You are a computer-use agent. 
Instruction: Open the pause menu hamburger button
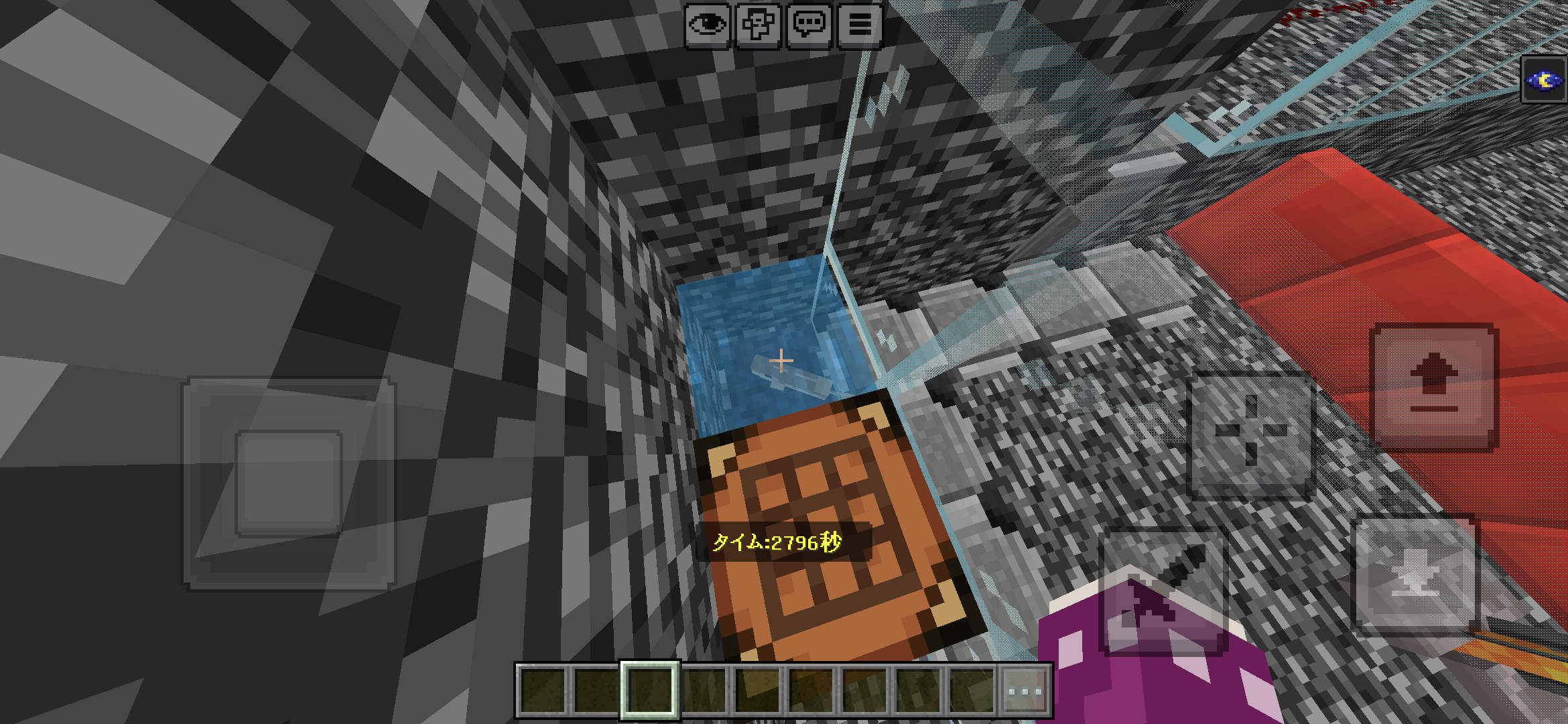point(860,25)
